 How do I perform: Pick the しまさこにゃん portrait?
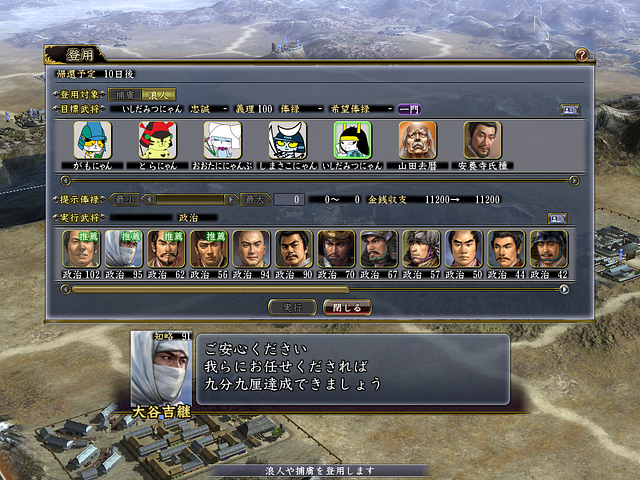[x=287, y=141]
